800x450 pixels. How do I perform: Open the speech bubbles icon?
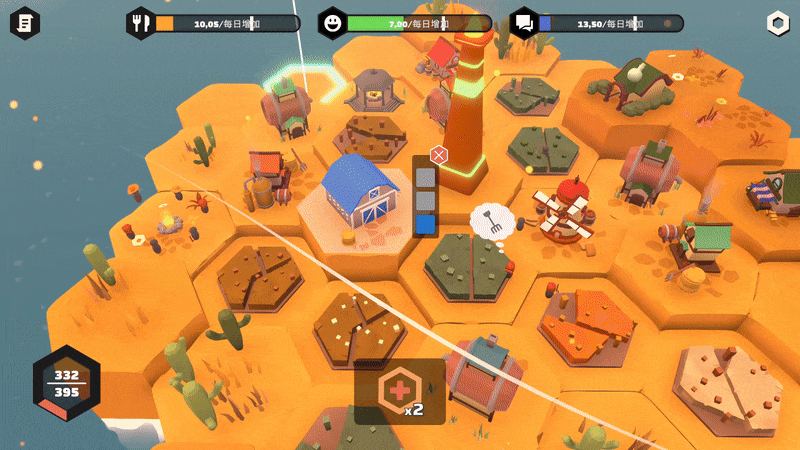tap(523, 22)
